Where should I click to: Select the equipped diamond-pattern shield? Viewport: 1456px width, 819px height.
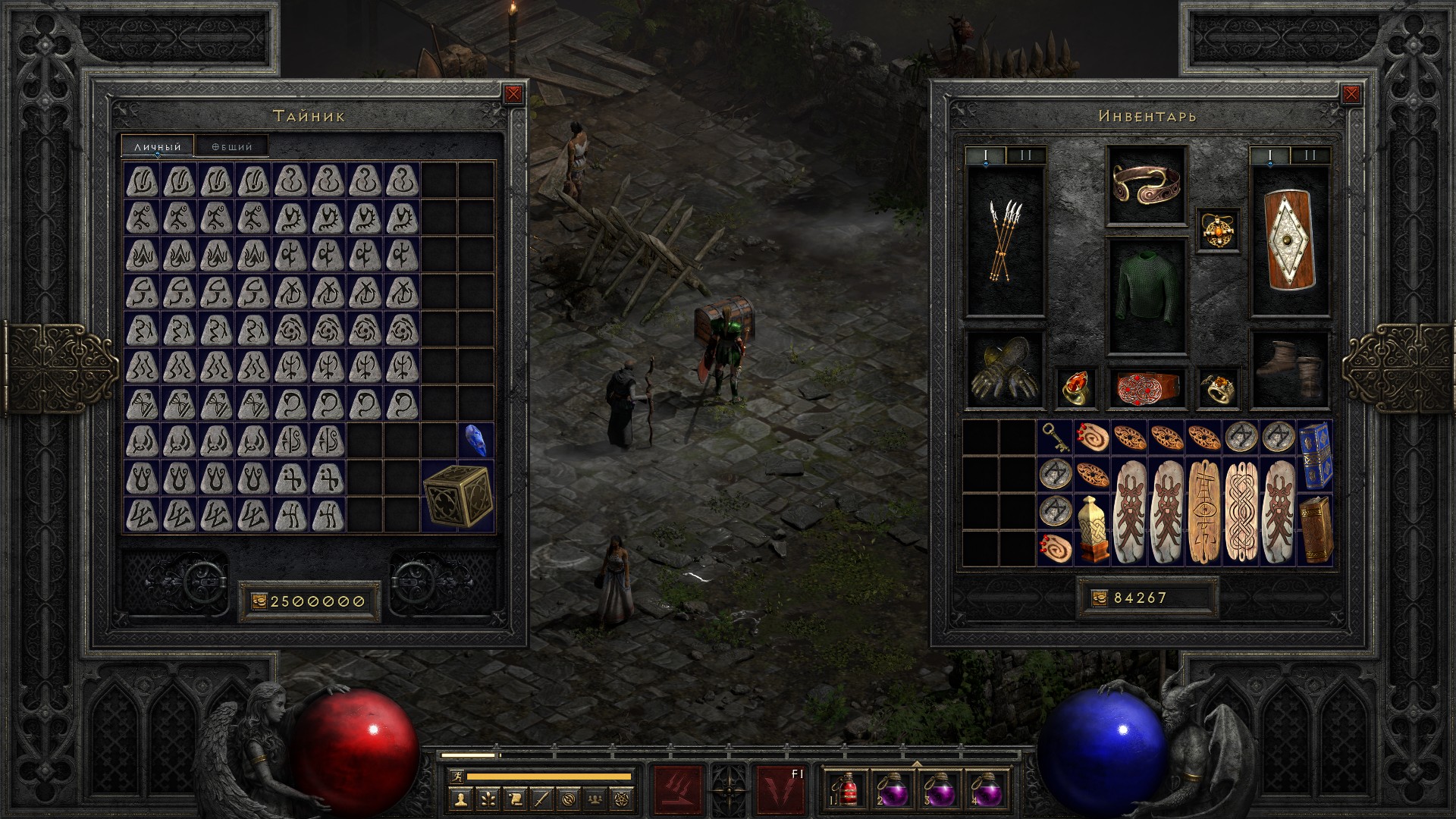point(1289,241)
